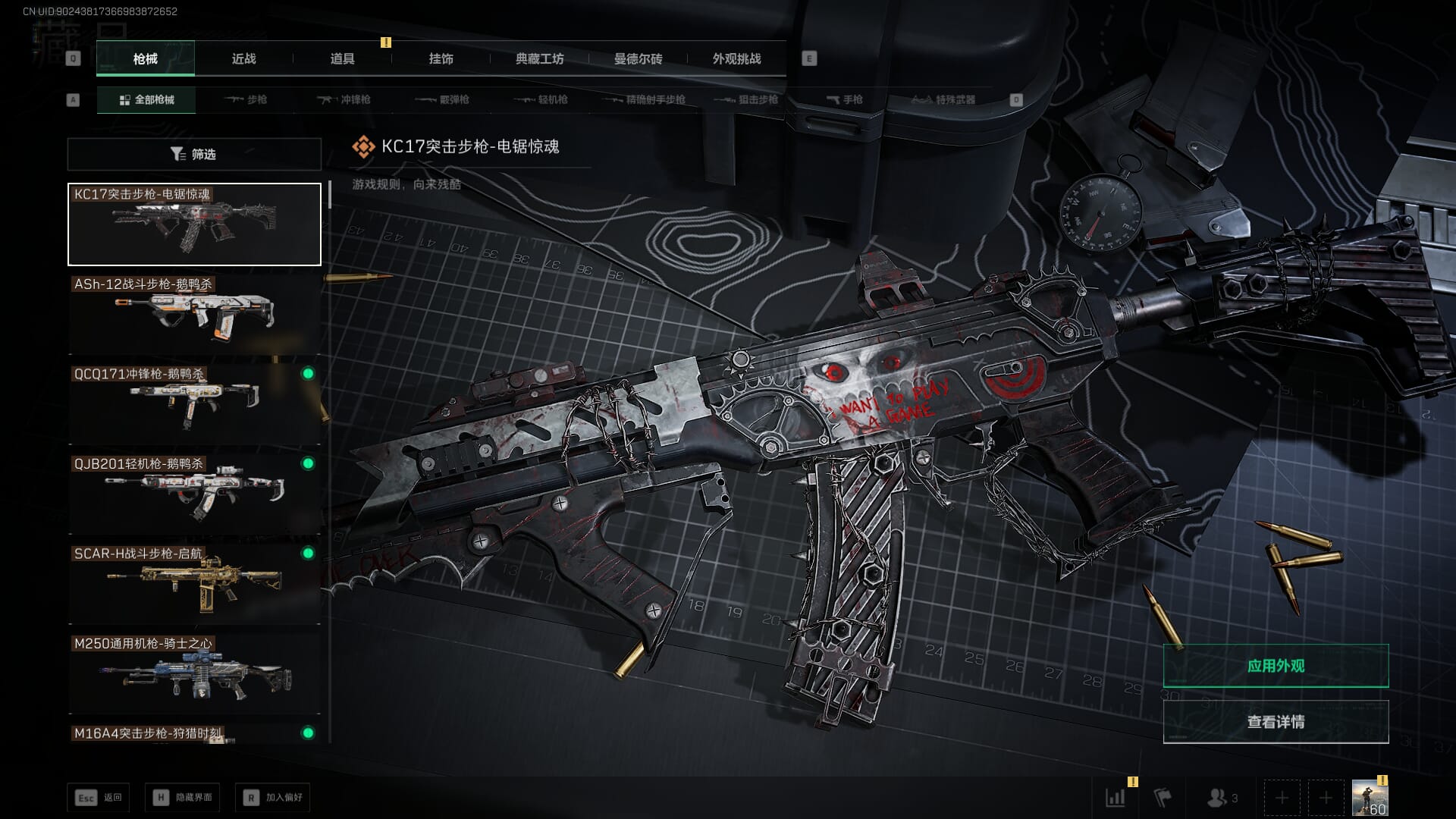Open the 典藏工坊 tab

pos(539,58)
